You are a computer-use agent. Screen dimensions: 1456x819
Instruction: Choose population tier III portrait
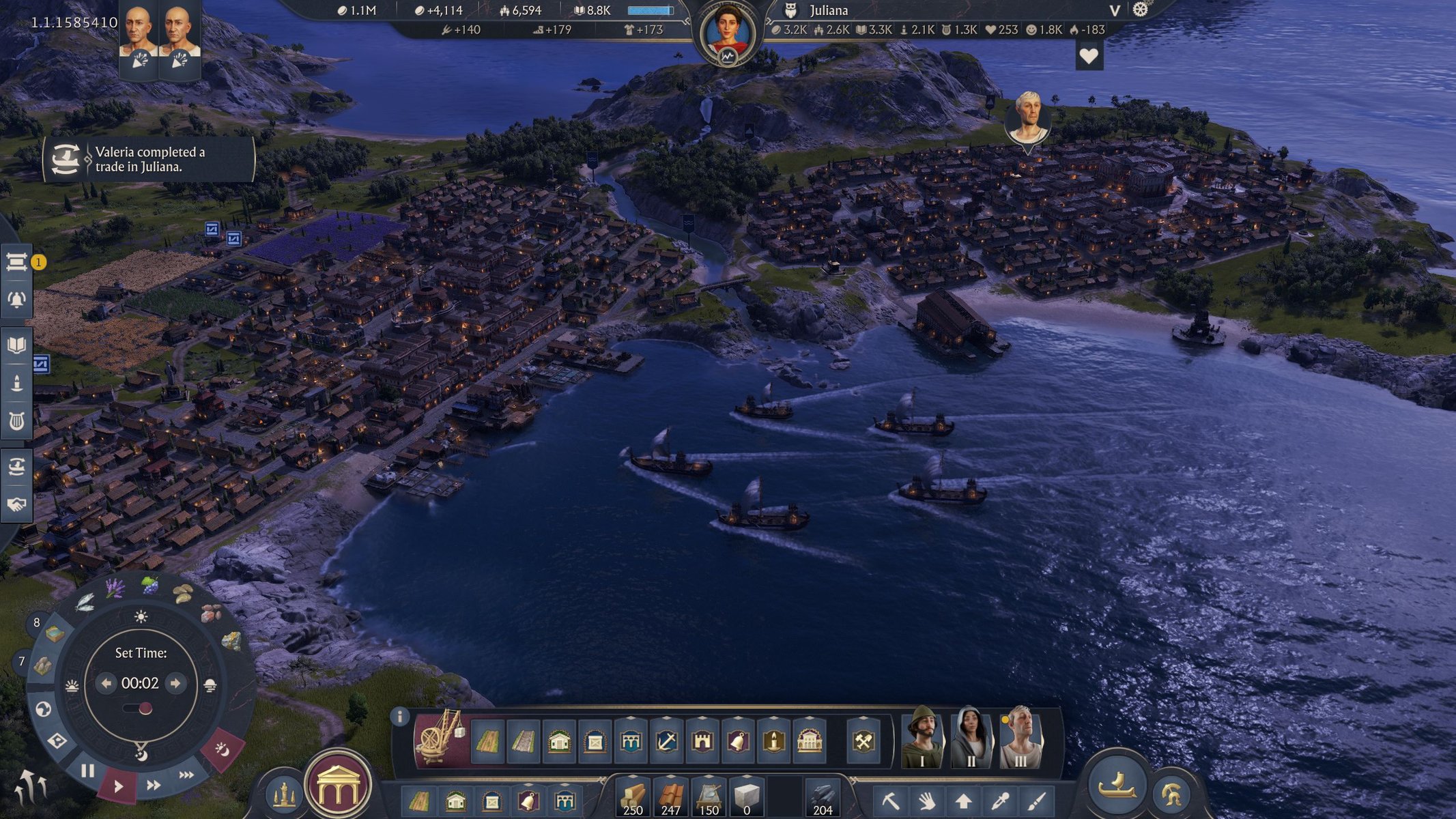[x=1020, y=738]
